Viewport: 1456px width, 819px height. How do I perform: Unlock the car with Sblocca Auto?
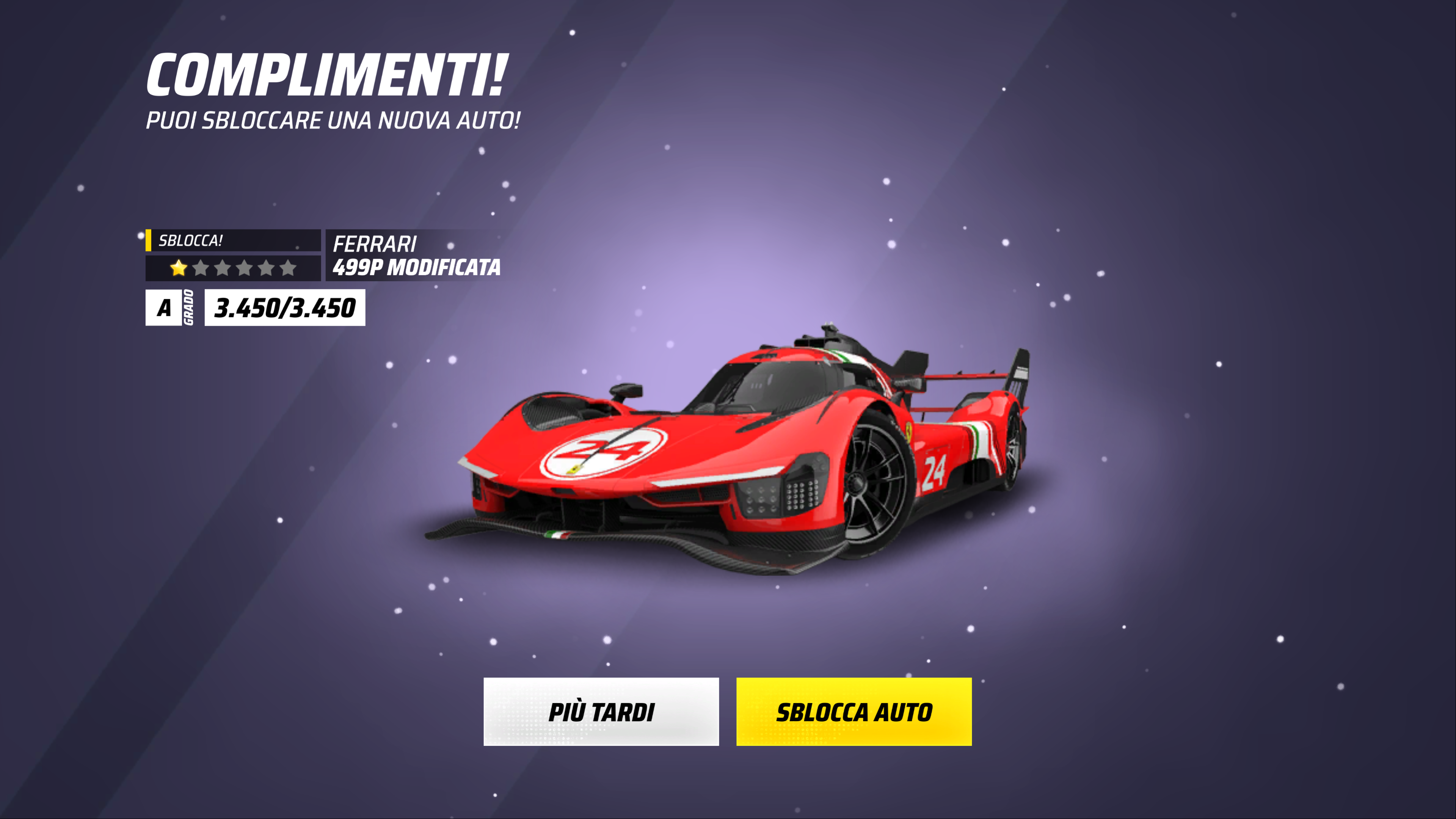click(854, 712)
